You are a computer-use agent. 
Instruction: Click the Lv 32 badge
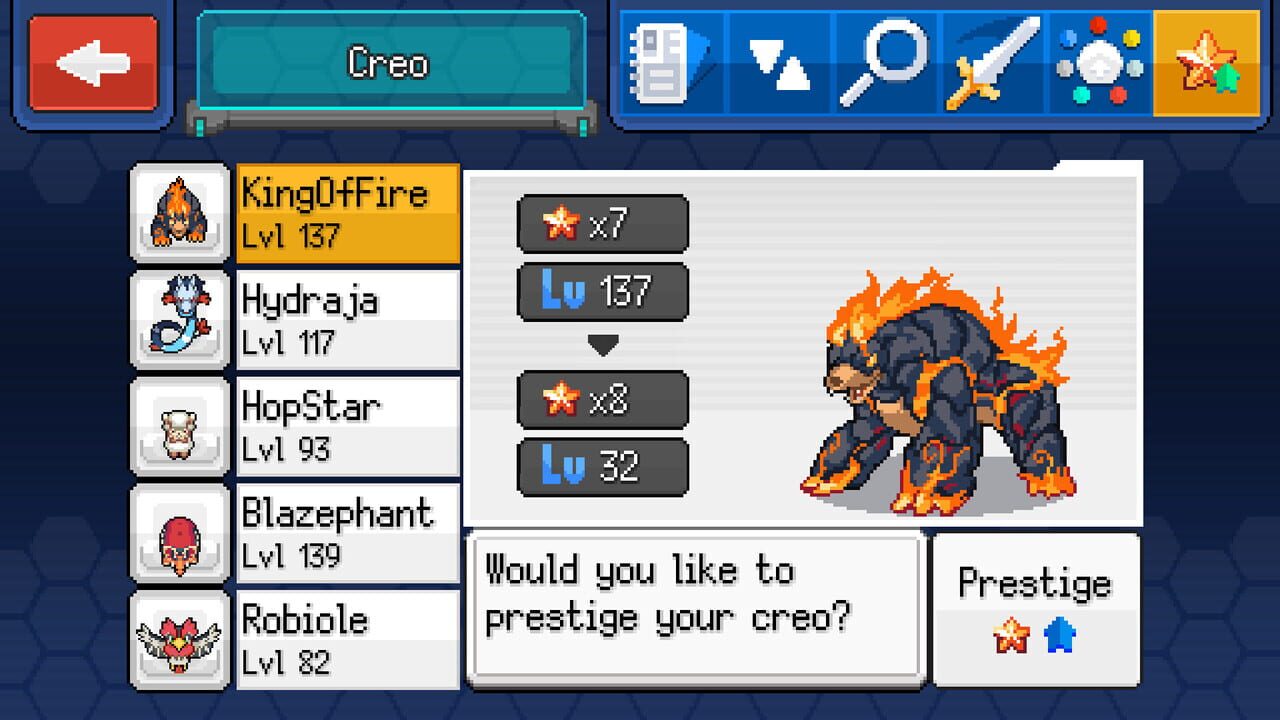tap(602, 466)
